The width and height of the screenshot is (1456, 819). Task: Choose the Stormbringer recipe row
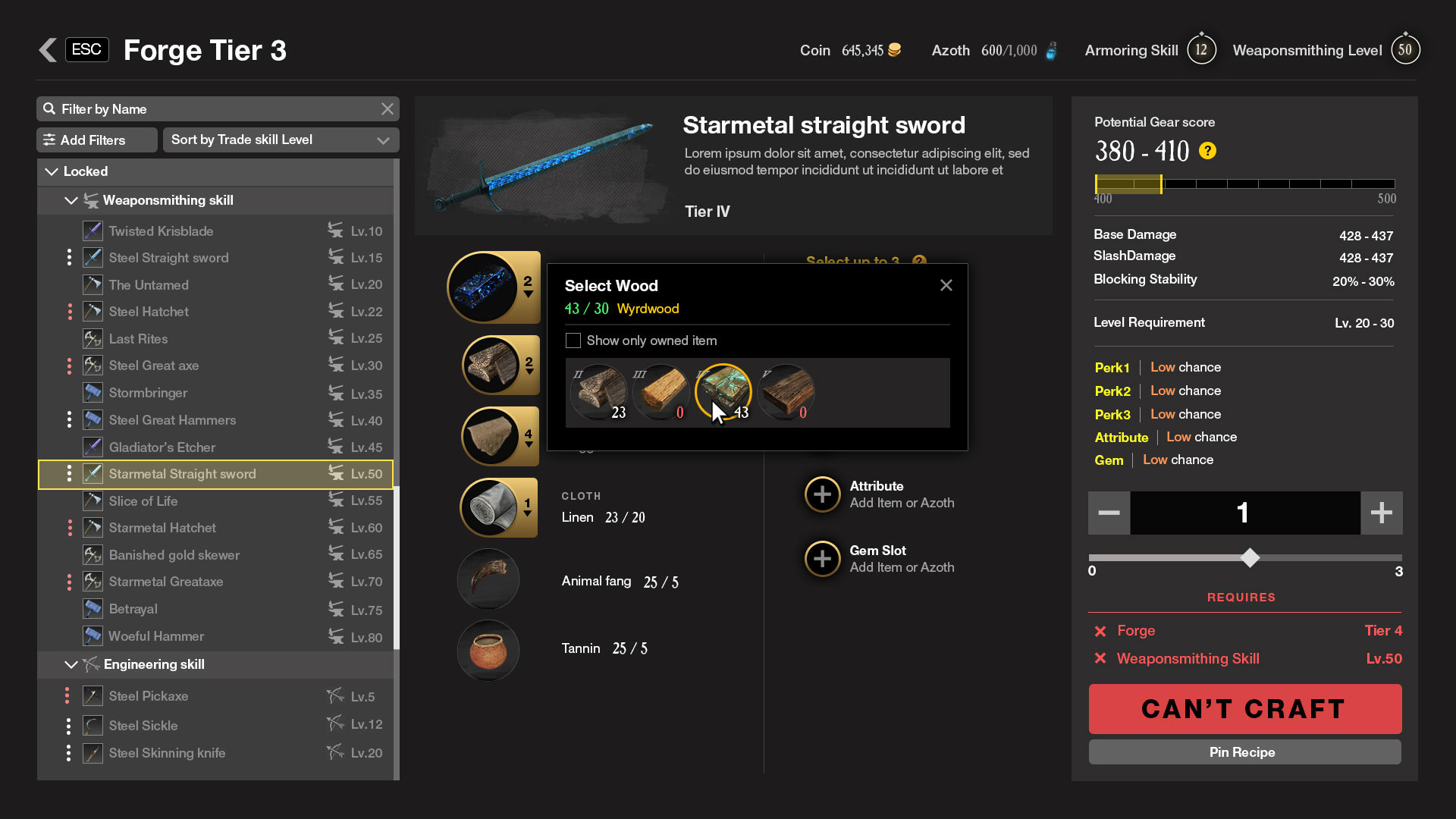(x=148, y=393)
